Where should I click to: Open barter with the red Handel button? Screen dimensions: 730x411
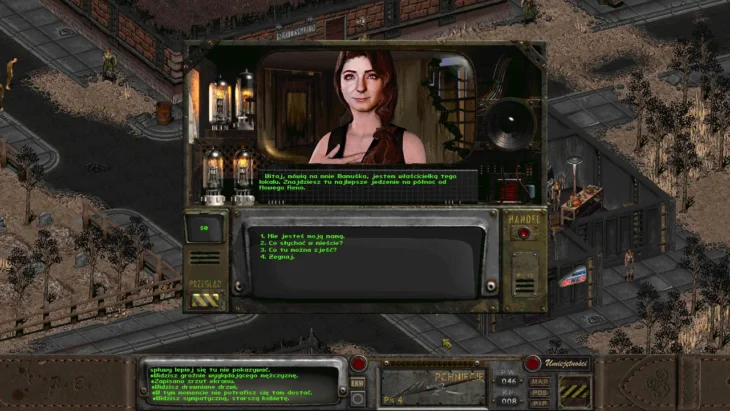point(523,233)
